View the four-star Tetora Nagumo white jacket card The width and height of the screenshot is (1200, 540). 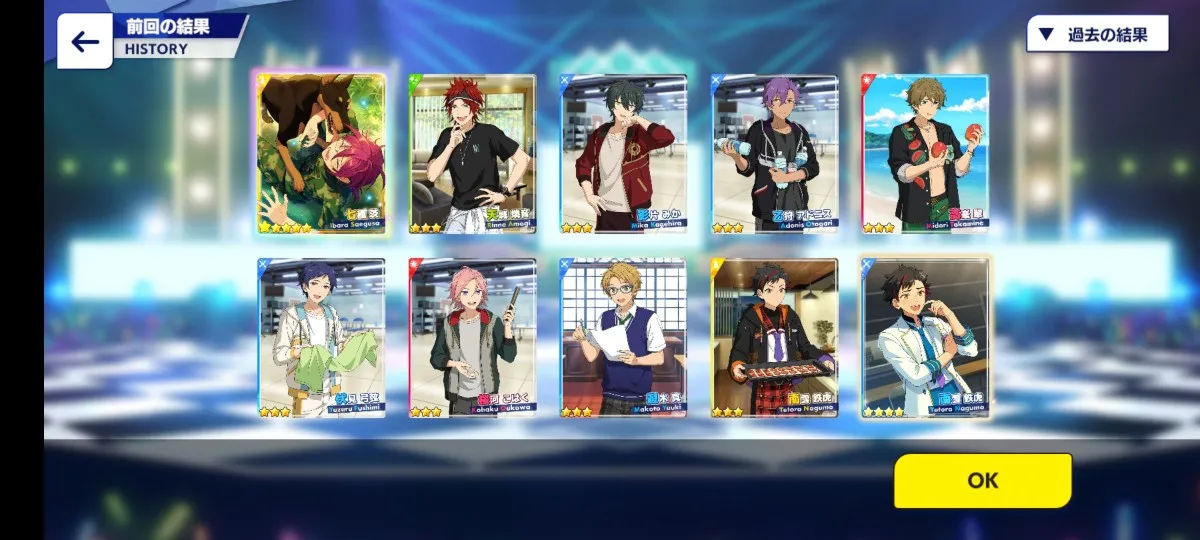pyautogui.click(x=926, y=338)
